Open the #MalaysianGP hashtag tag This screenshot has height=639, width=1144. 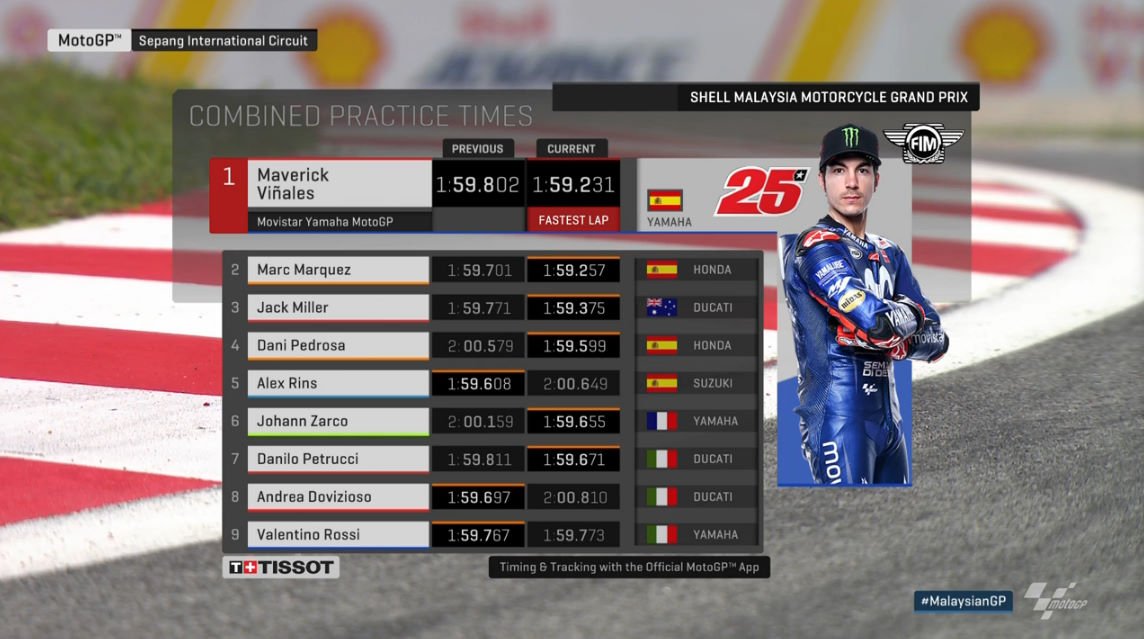[x=963, y=600]
